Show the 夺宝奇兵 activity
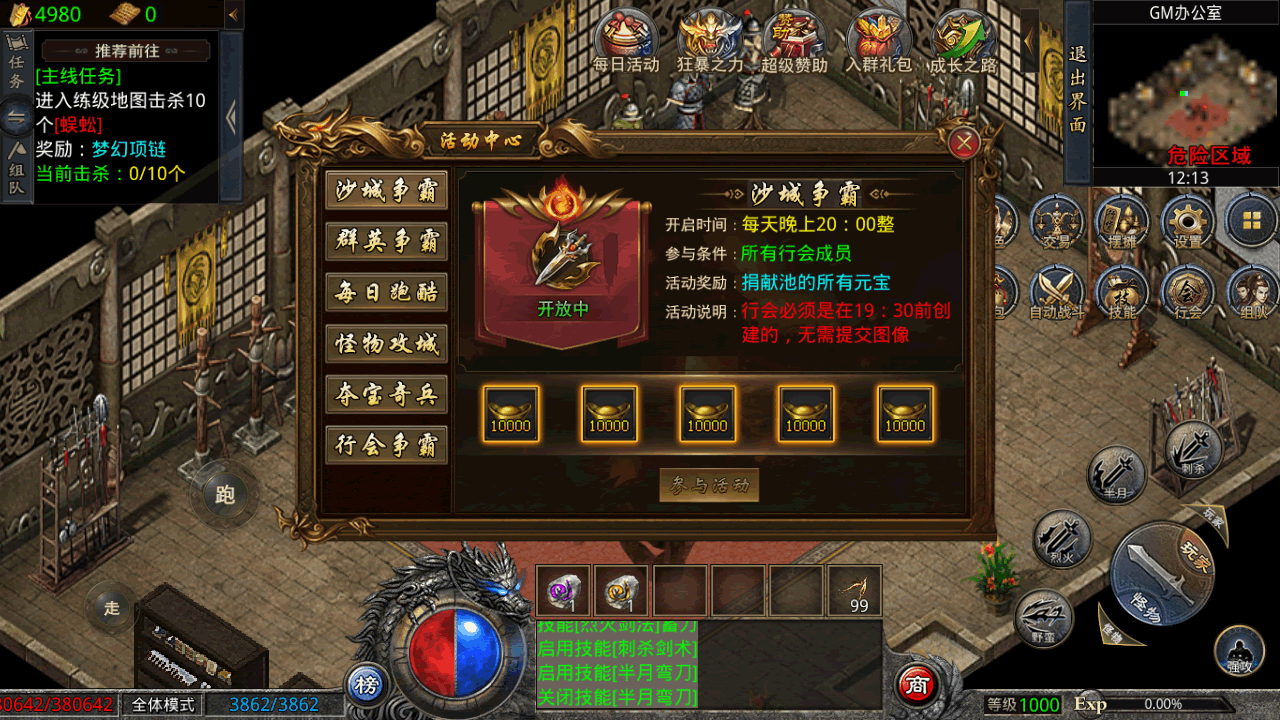This screenshot has height=720, width=1280. 386,395
